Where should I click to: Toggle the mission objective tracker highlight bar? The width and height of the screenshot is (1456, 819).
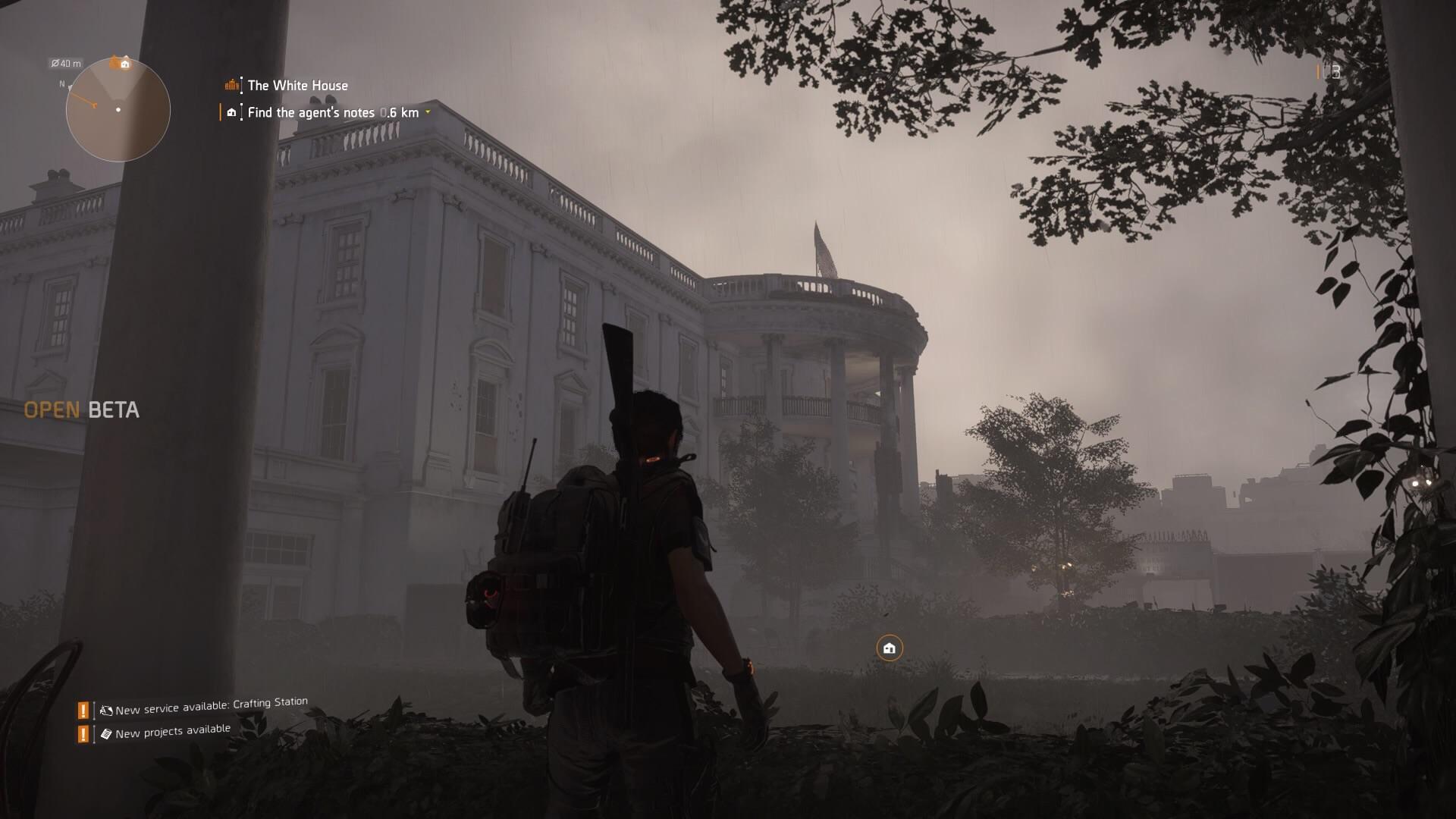point(221,112)
